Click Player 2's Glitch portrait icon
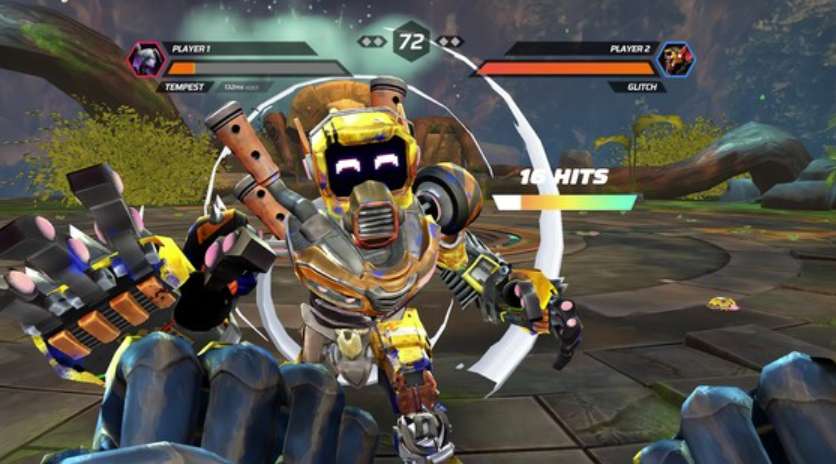Image resolution: width=836 pixels, height=464 pixels. pyautogui.click(x=677, y=59)
